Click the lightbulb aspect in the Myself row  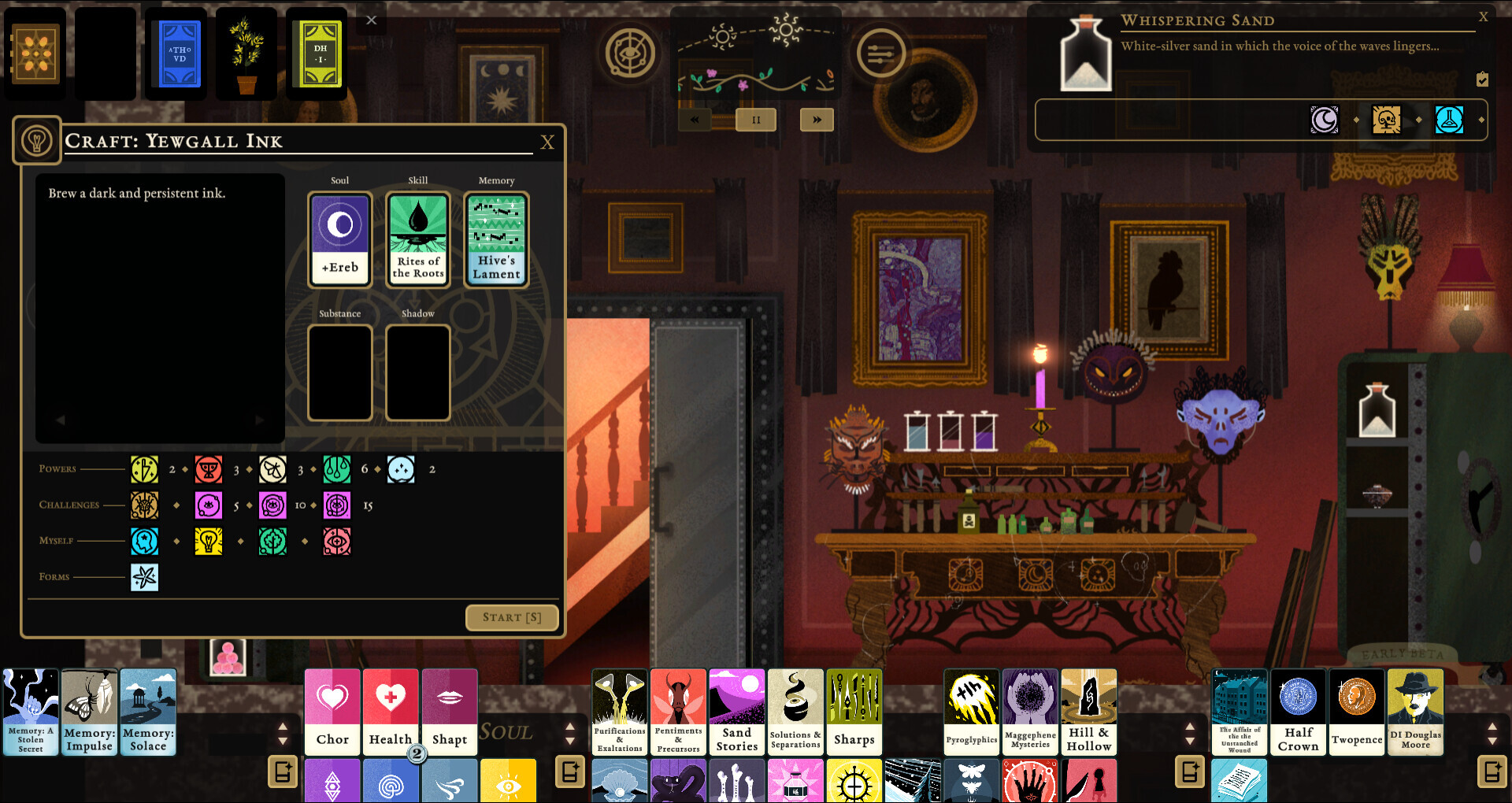(208, 541)
